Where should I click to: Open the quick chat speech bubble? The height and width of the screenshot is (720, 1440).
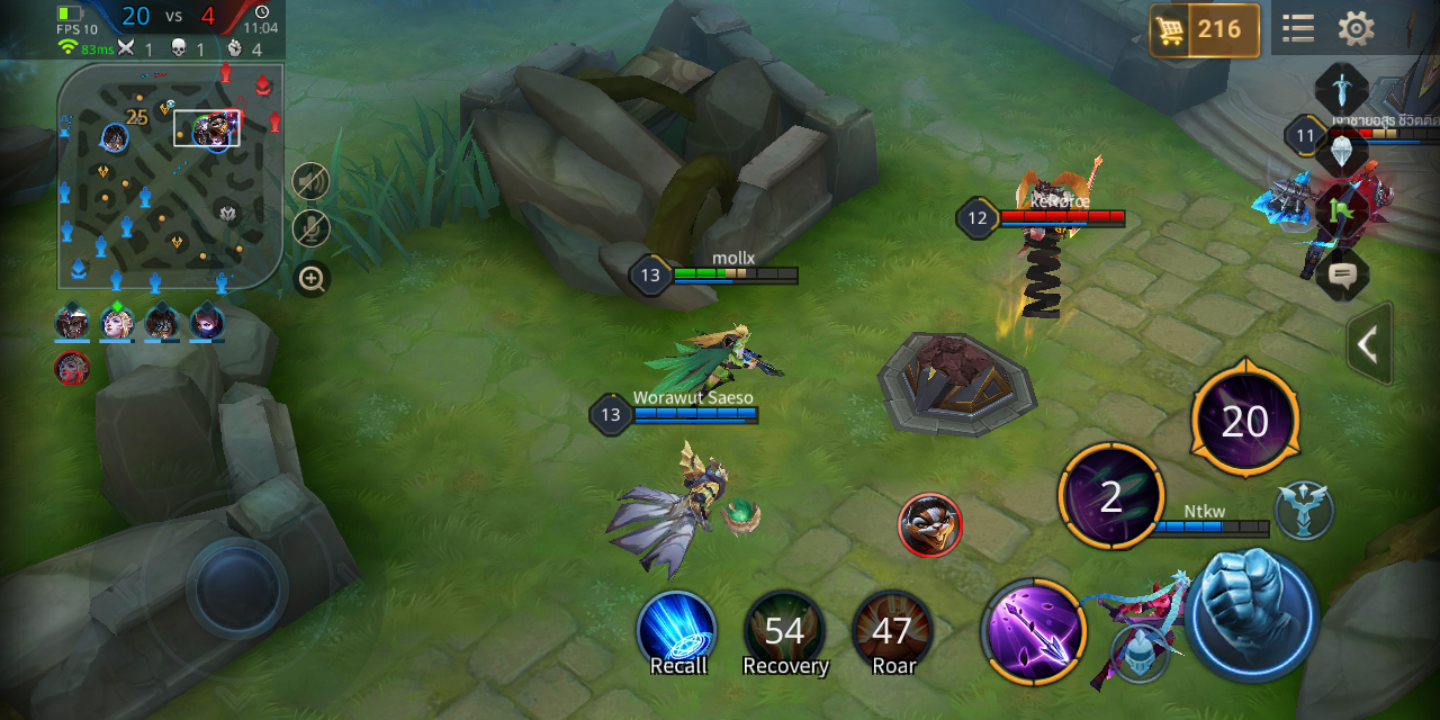(1341, 272)
